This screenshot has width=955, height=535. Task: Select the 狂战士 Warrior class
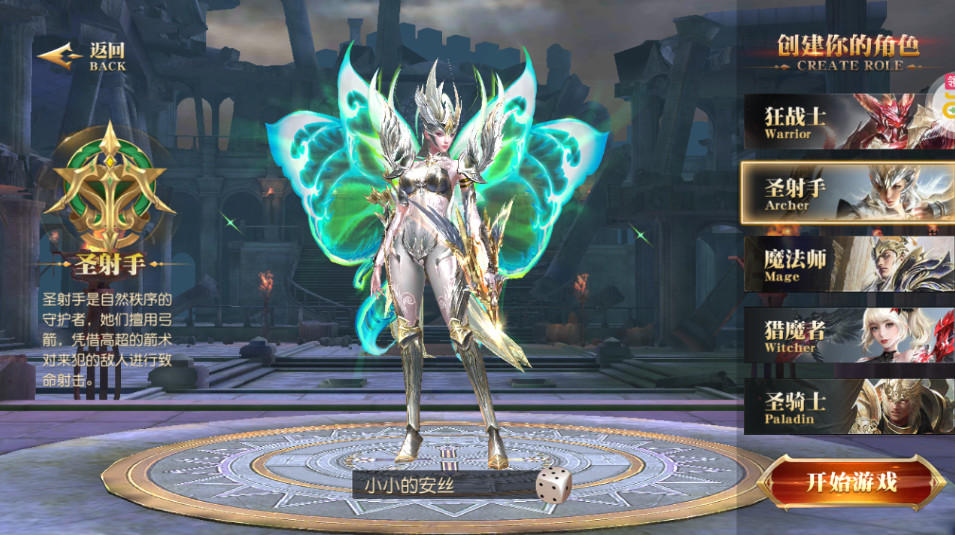pyautogui.click(x=845, y=121)
